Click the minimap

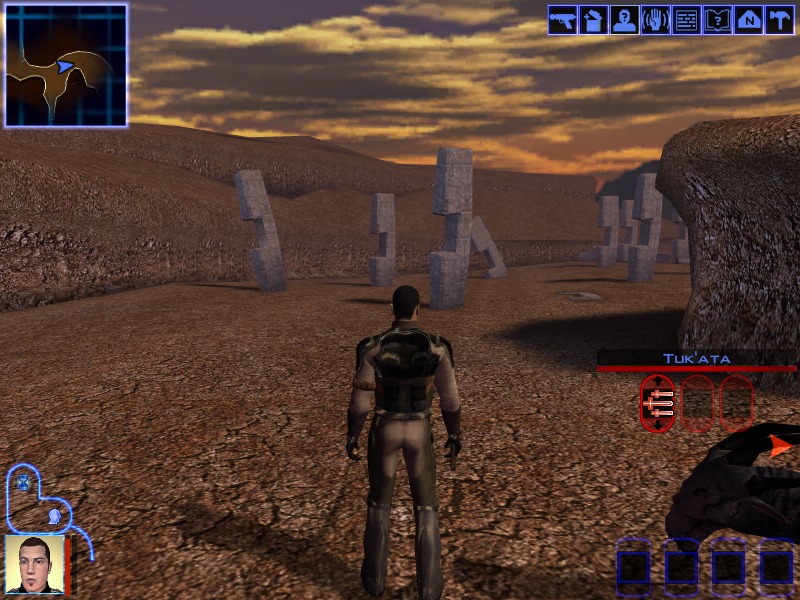66,65
